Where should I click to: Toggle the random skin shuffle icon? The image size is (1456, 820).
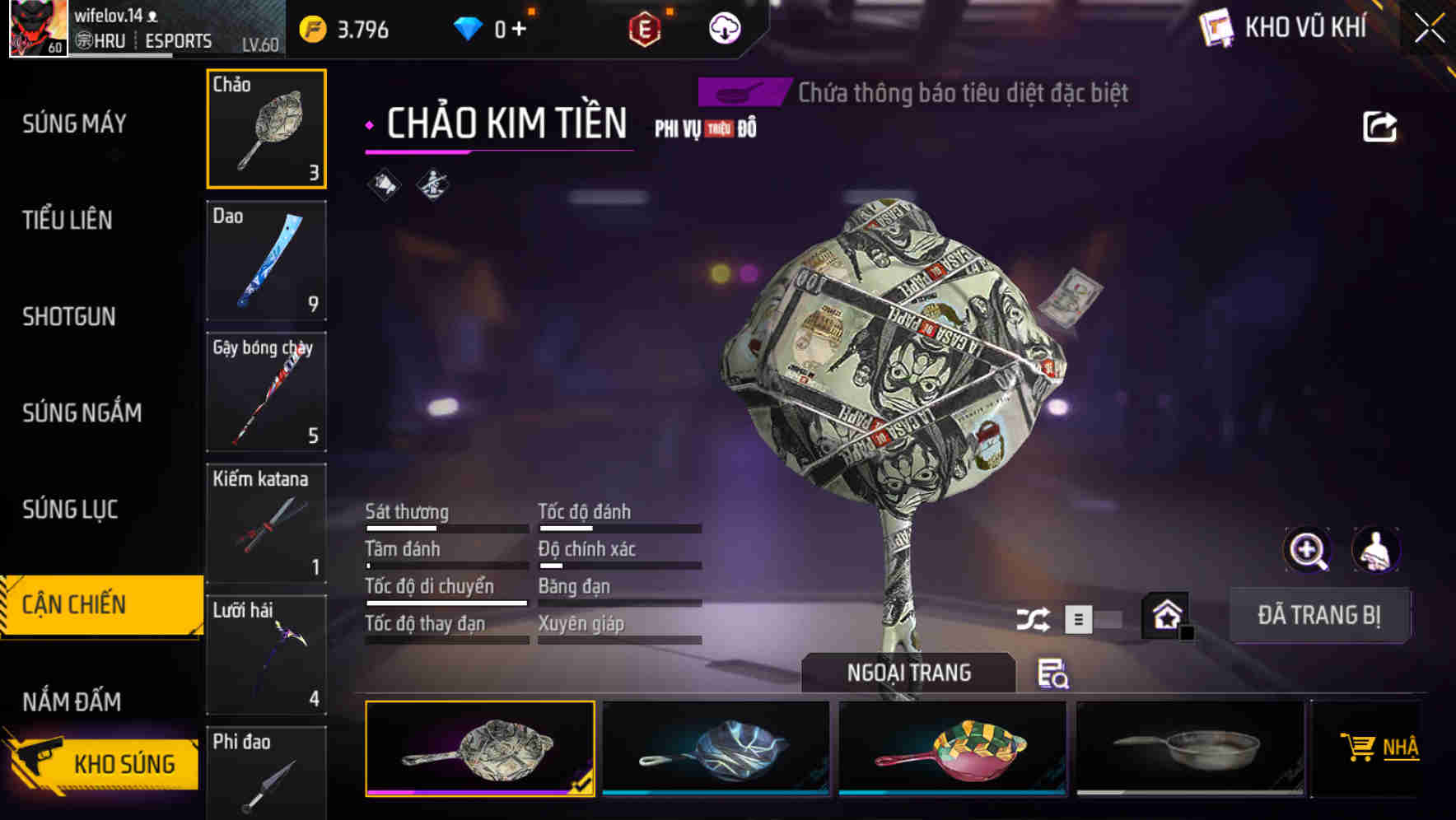pos(1033,619)
